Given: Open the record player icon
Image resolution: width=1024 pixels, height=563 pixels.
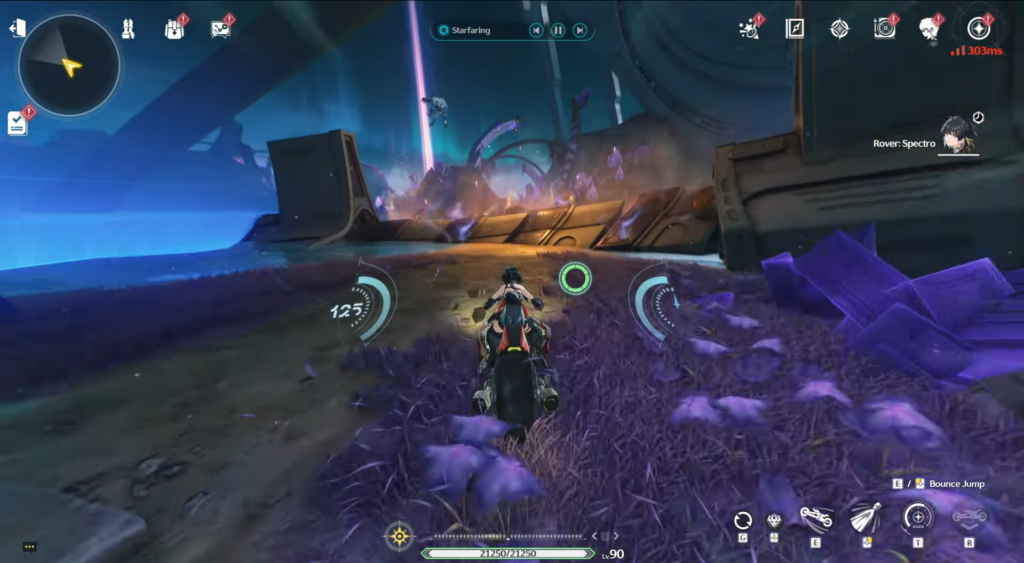Looking at the screenshot, I should point(884,28).
